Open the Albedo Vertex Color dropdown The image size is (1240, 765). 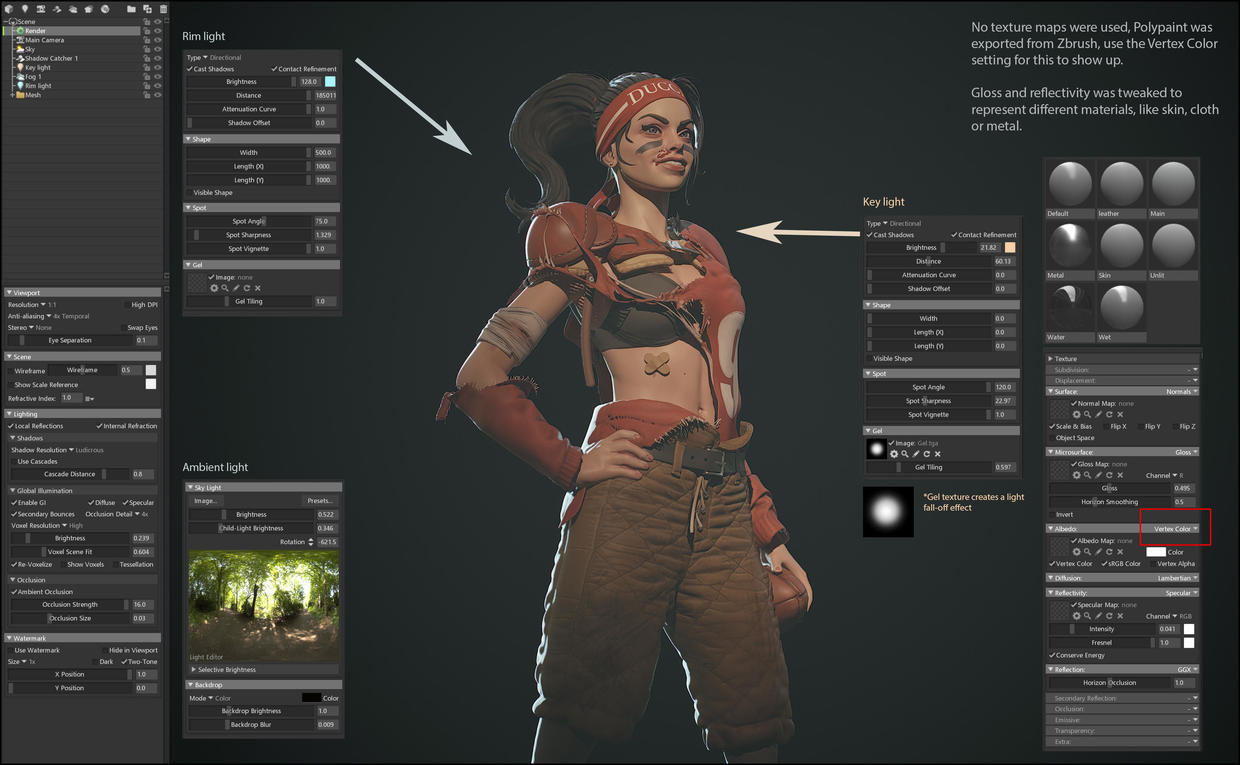pos(1175,528)
